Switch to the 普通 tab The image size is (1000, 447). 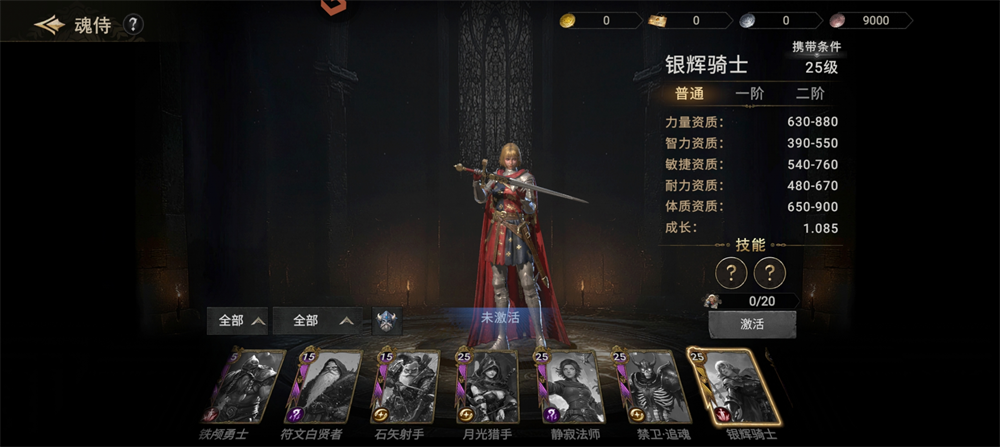(689, 94)
